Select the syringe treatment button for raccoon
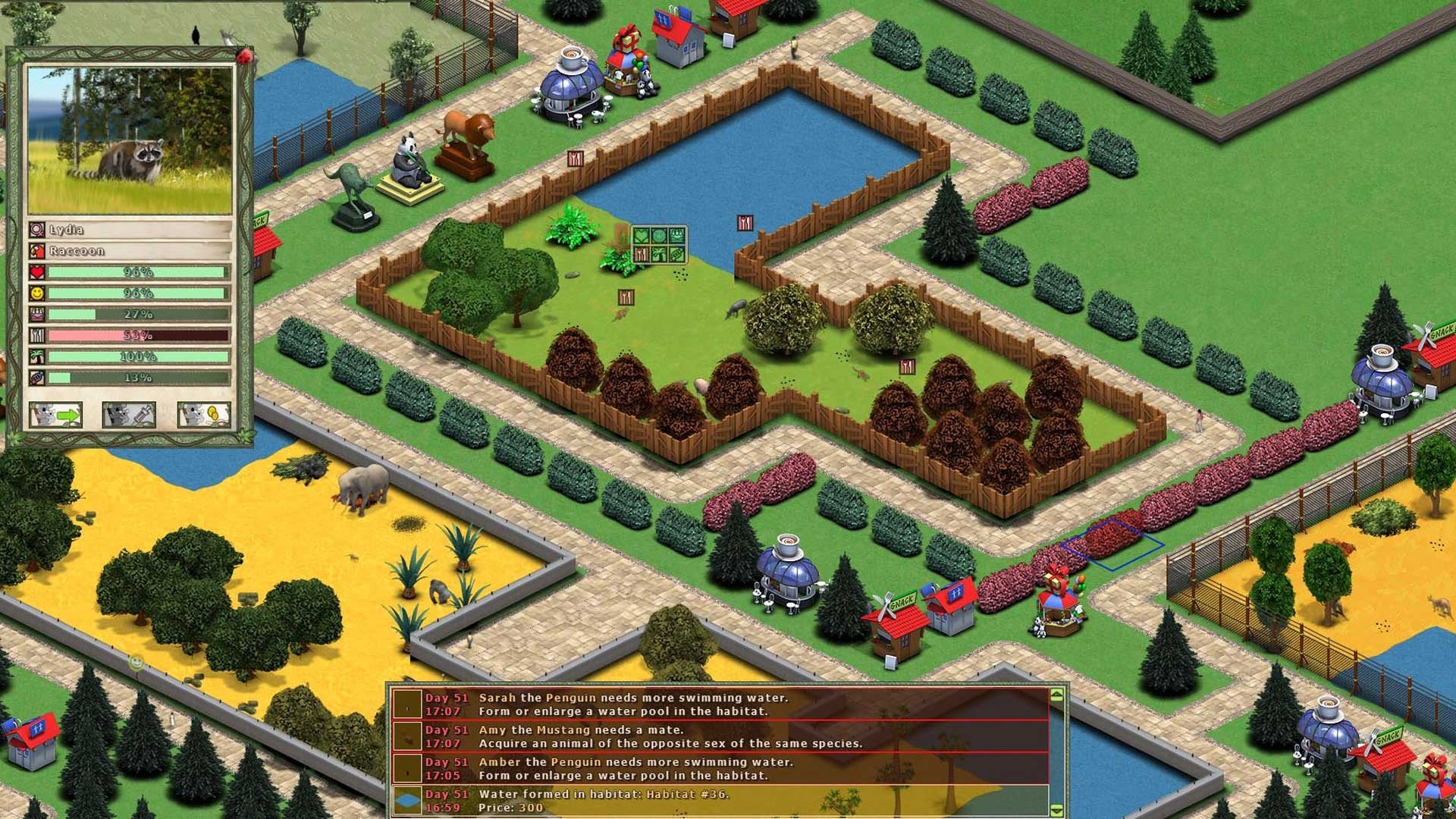1456x819 pixels. click(x=129, y=415)
